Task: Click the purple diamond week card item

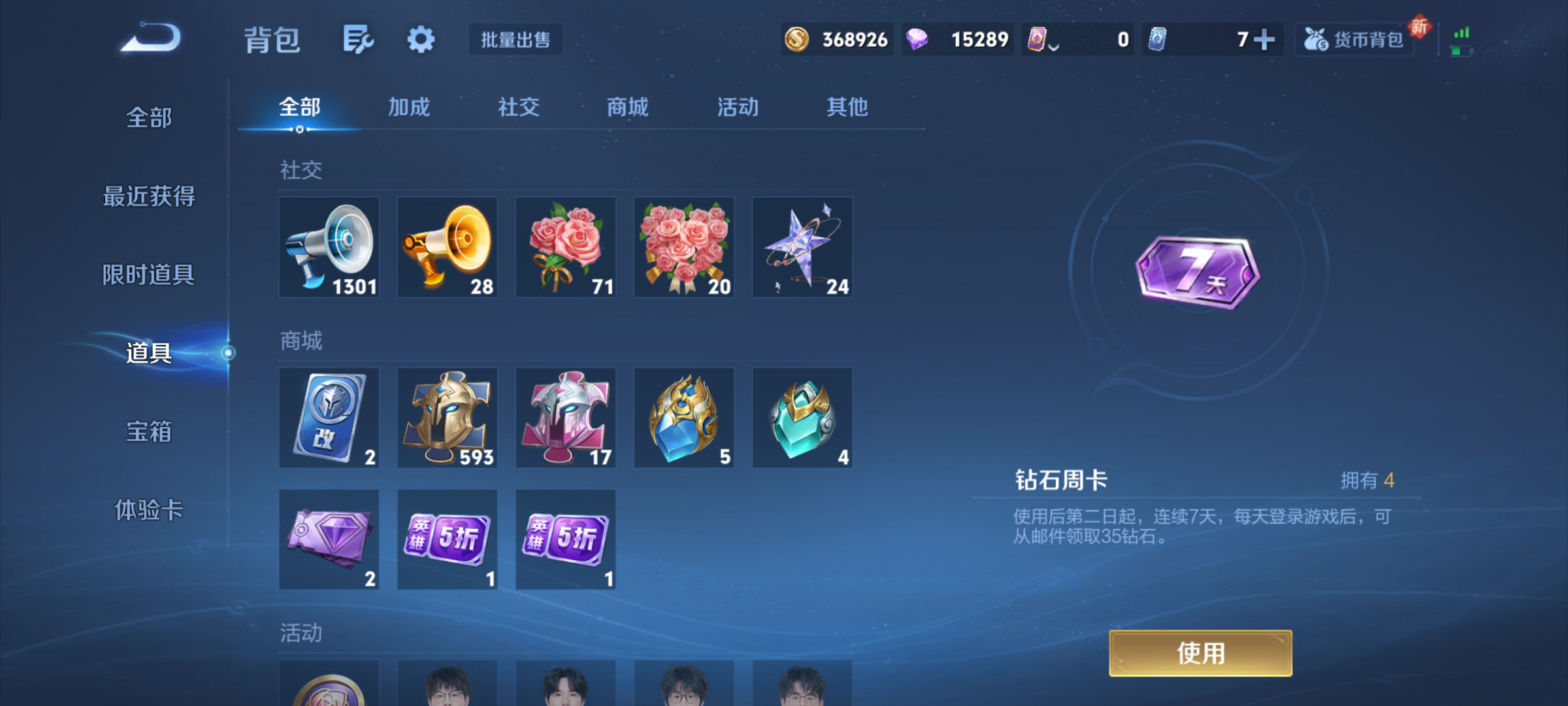Action: [329, 539]
